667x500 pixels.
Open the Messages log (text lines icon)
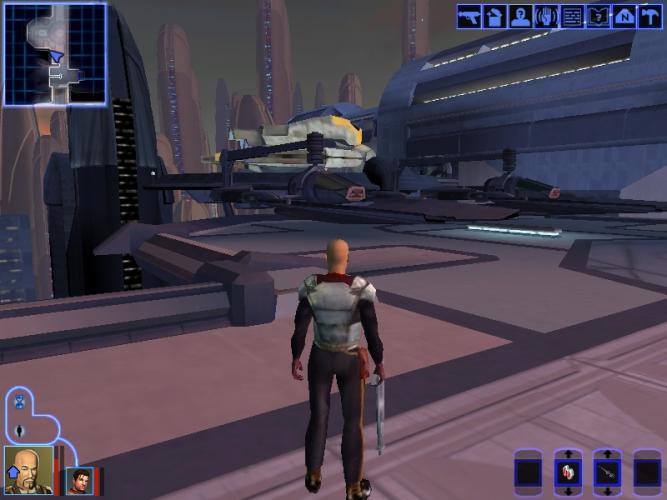click(x=573, y=16)
